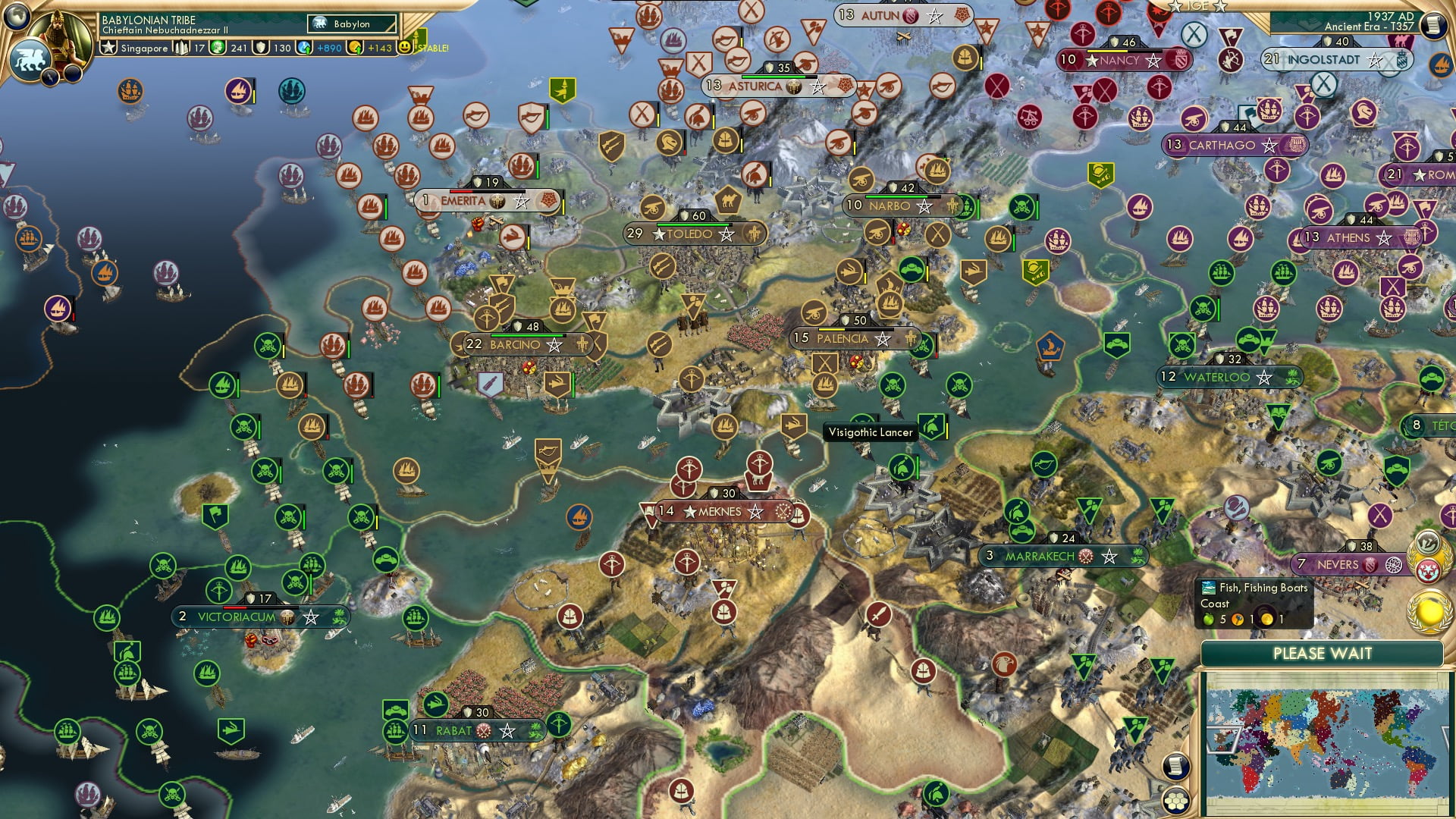Click the happiness smiley face indicator
The height and width of the screenshot is (819, 1456).
click(406, 48)
